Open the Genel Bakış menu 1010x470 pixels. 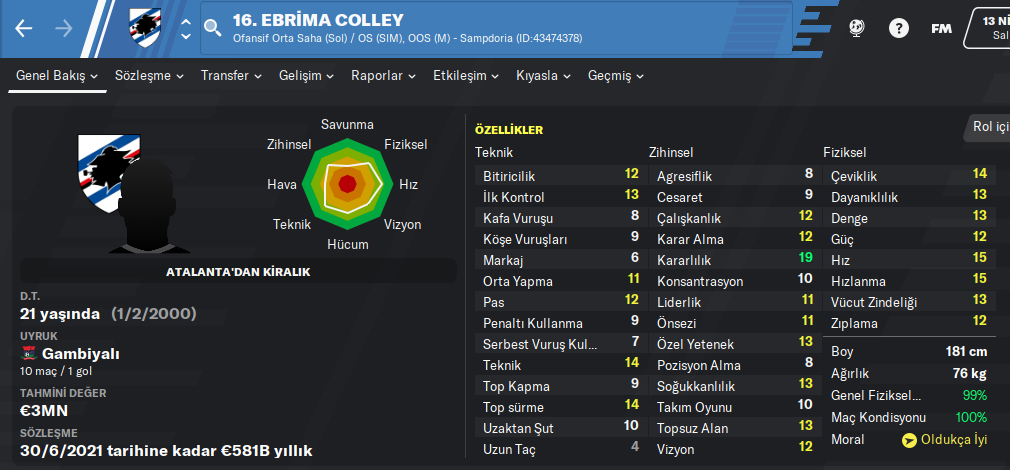coord(57,76)
